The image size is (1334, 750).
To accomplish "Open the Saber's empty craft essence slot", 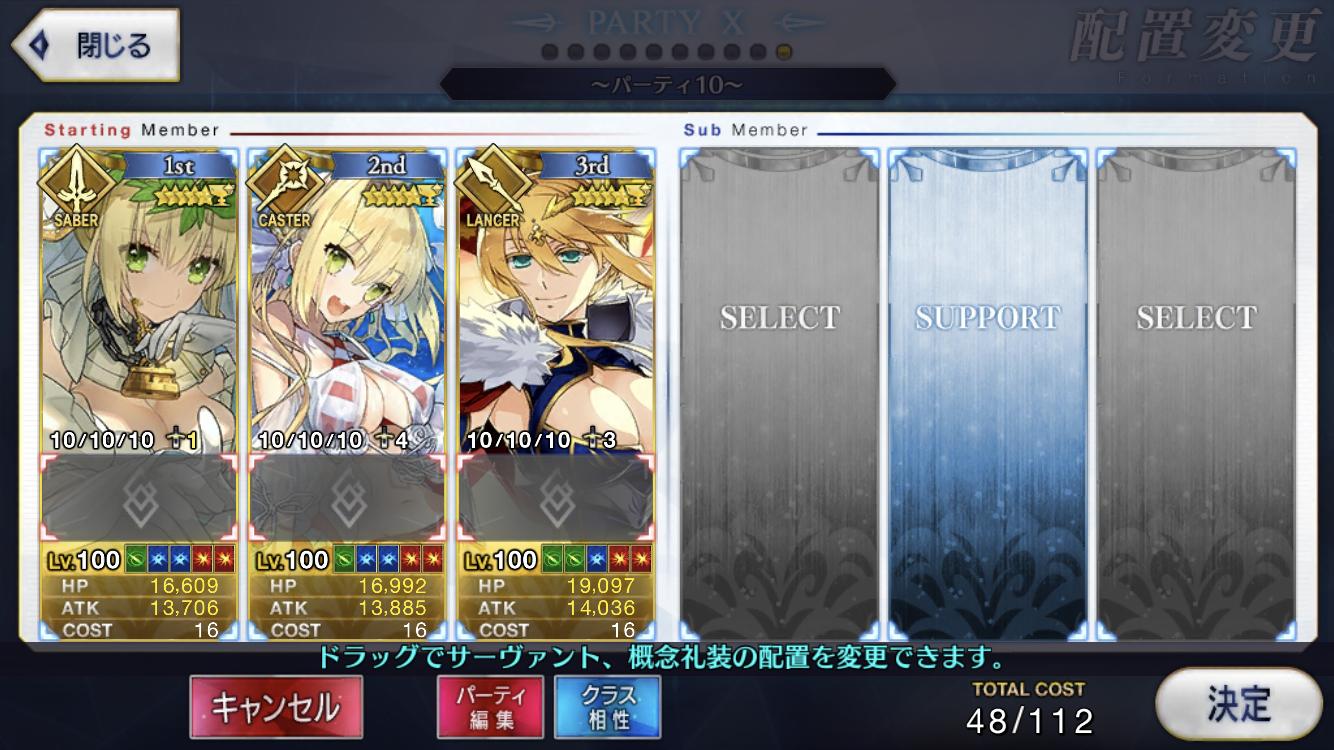I will (139, 499).
